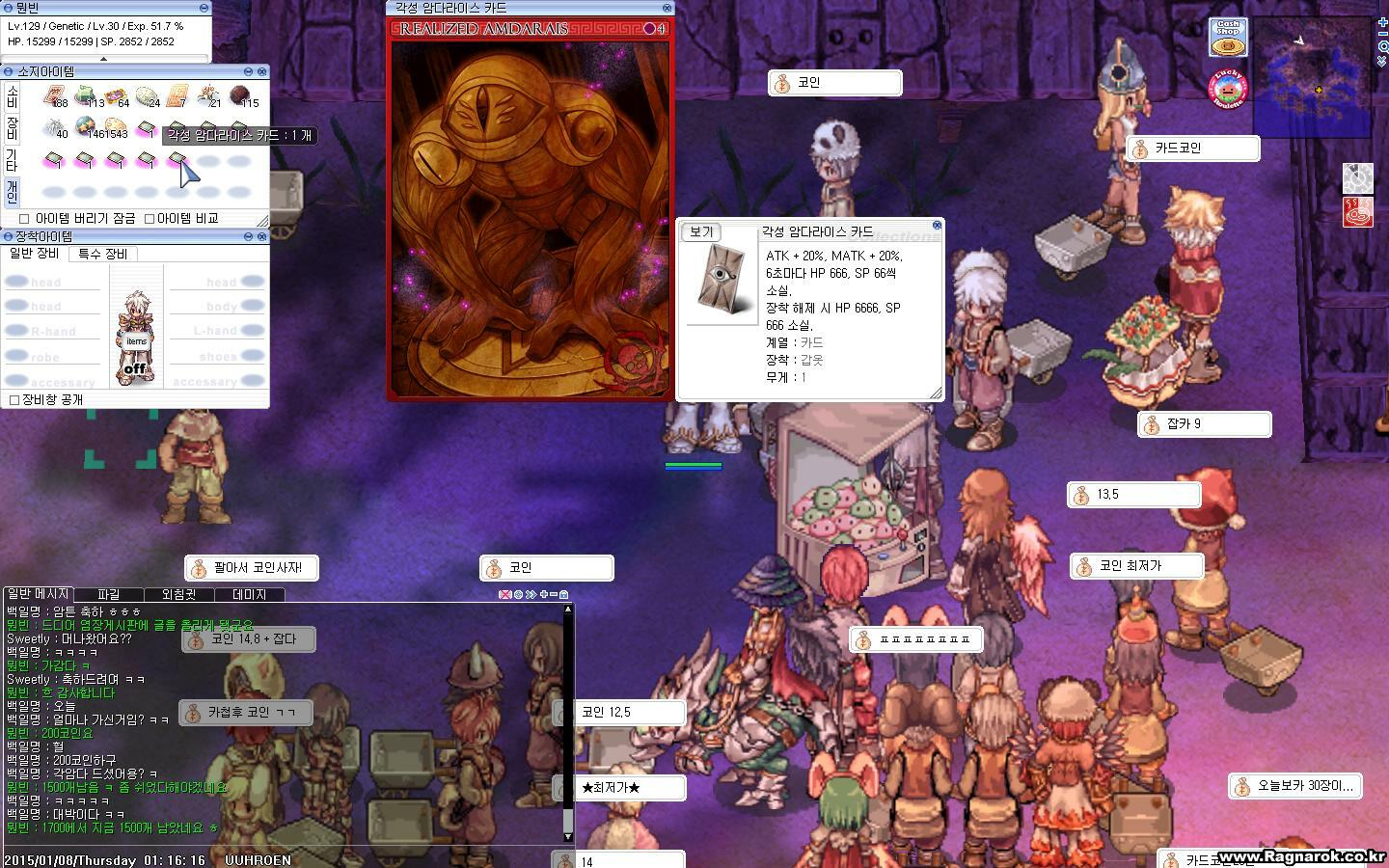Select the item stack with 115 count
Screen dimensions: 1389x868
pyautogui.click(x=244, y=96)
